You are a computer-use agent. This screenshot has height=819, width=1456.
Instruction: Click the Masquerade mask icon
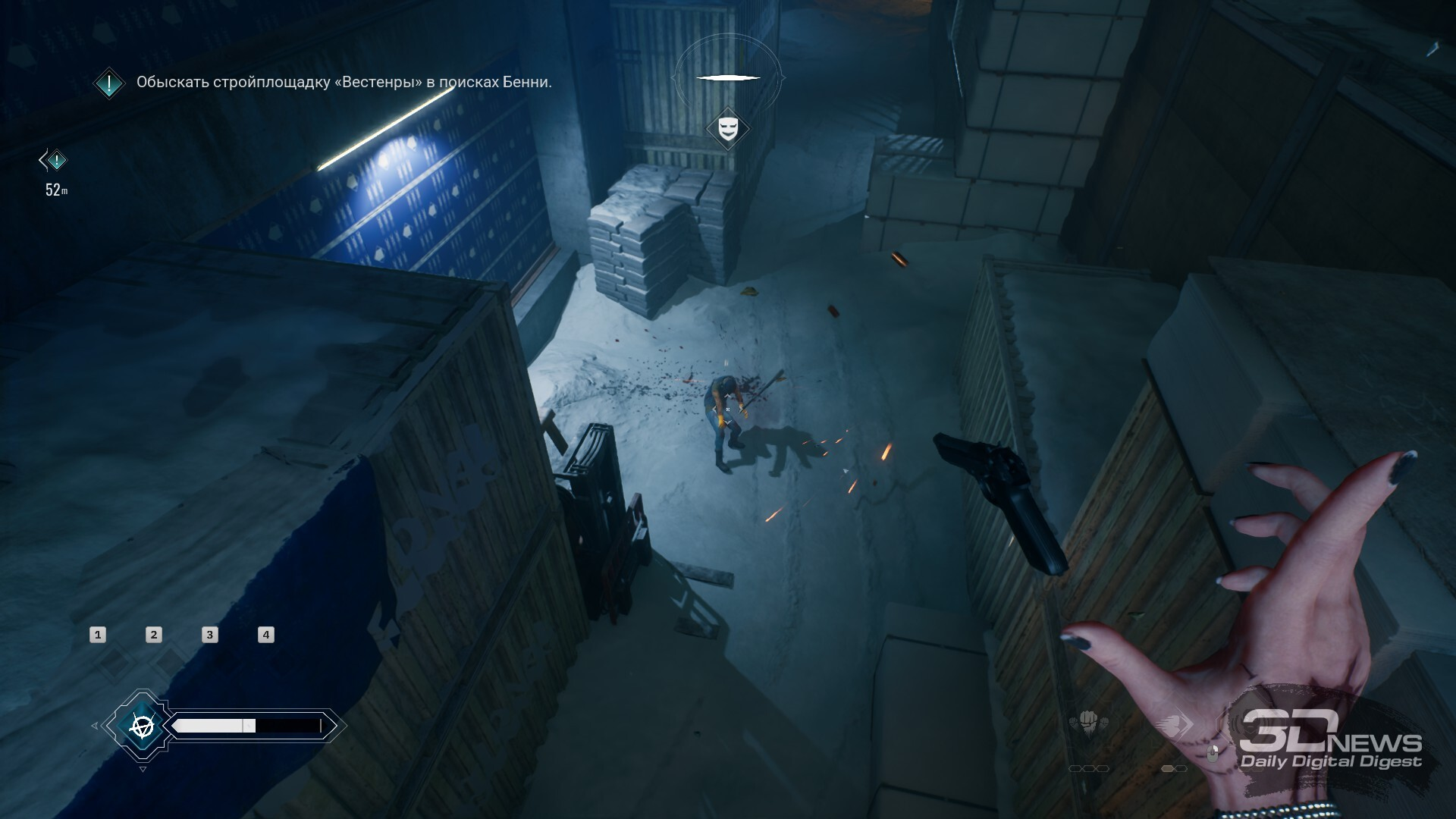pyautogui.click(x=727, y=128)
